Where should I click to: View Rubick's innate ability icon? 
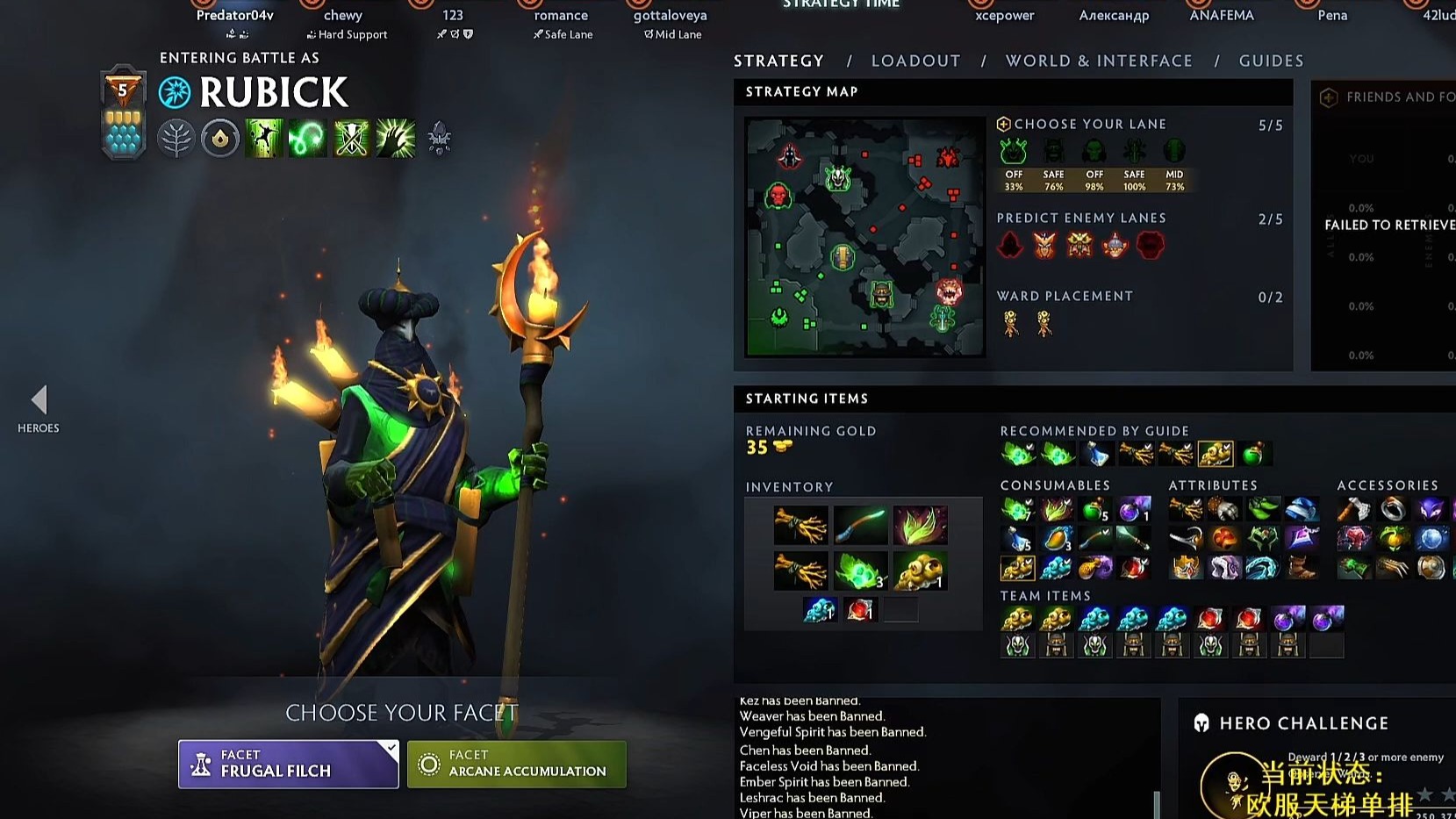(219, 139)
